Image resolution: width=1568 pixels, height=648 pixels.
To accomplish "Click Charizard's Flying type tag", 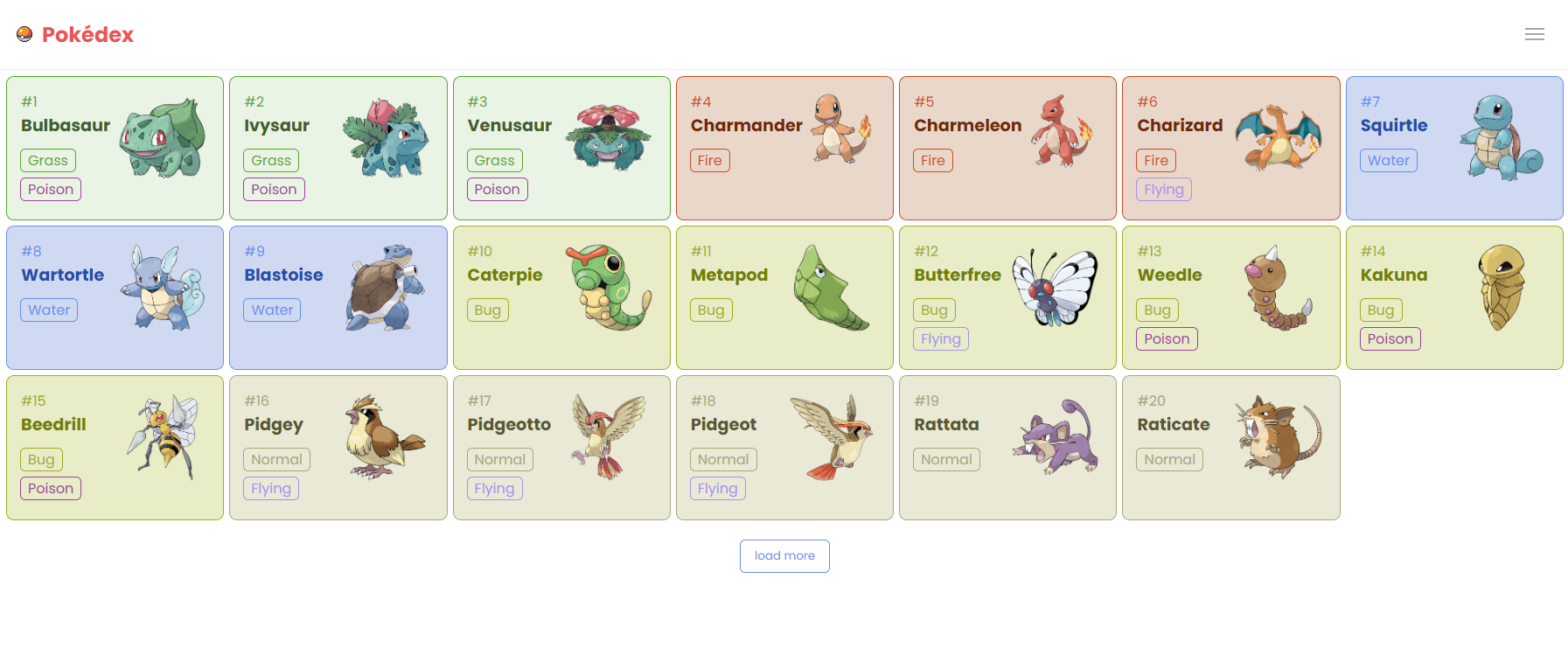I will 1163,190.
